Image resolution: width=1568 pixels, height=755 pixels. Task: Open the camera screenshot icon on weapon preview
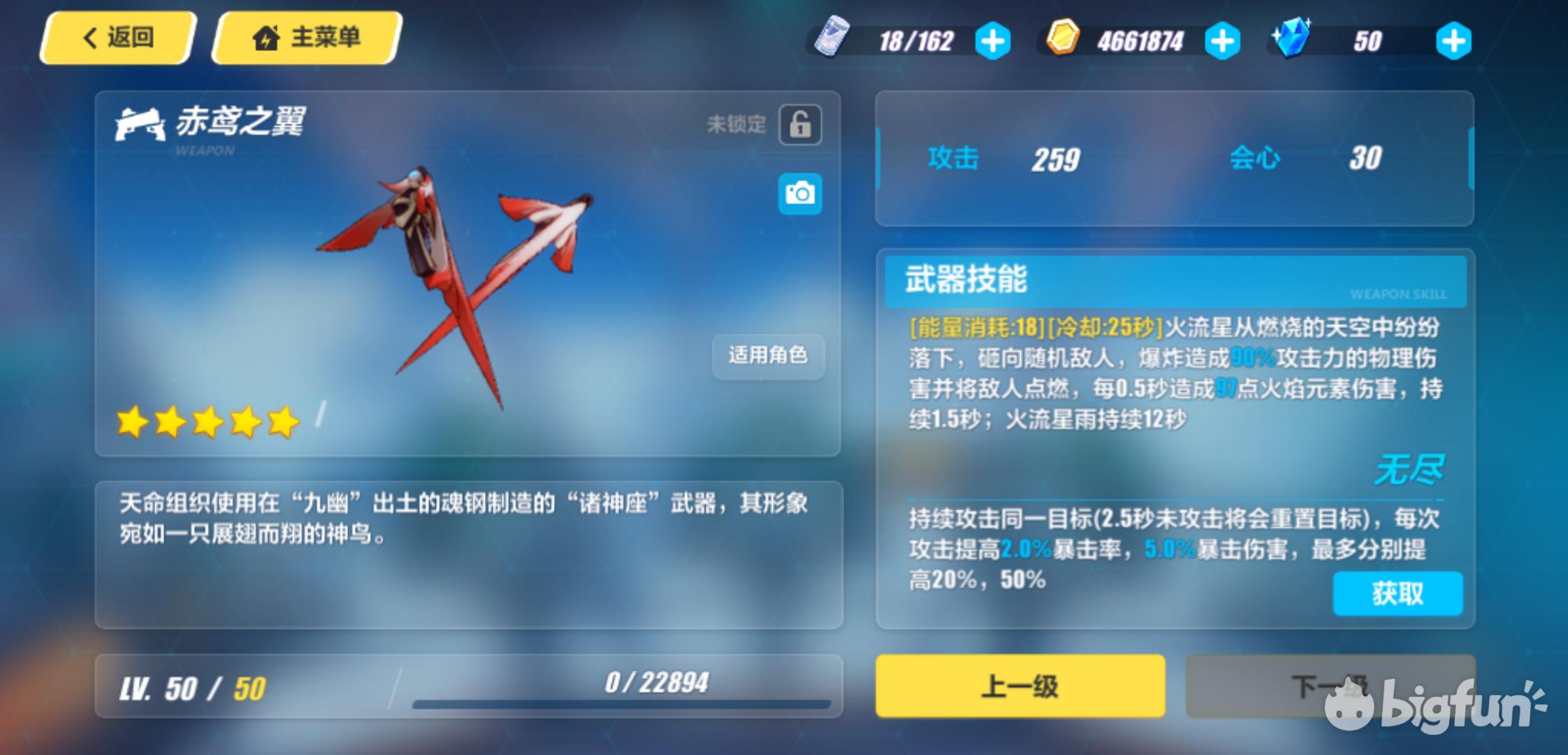tap(801, 194)
